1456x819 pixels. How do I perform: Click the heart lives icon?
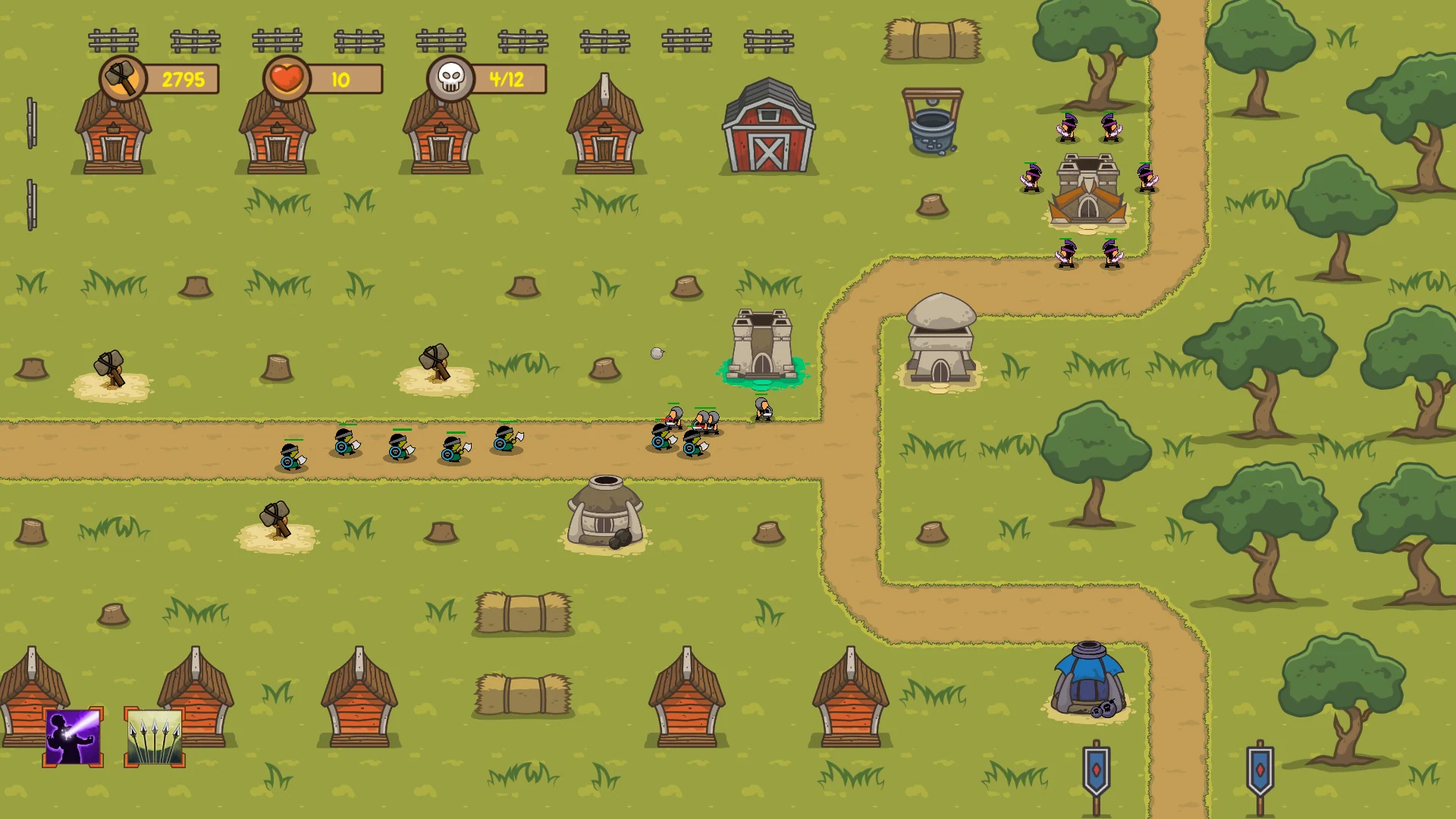coord(287,78)
